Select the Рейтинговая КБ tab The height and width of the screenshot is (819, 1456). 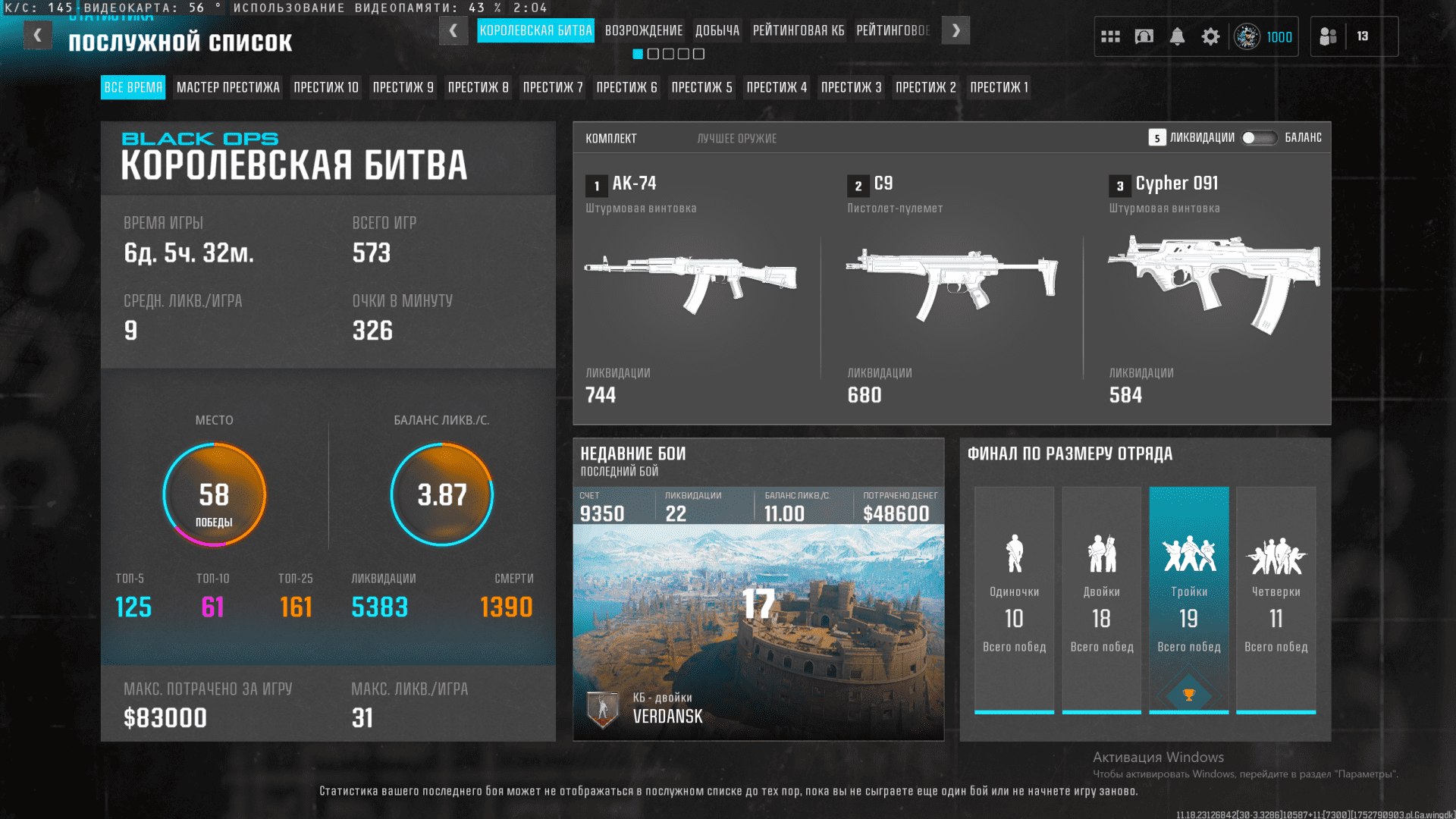pos(798,30)
